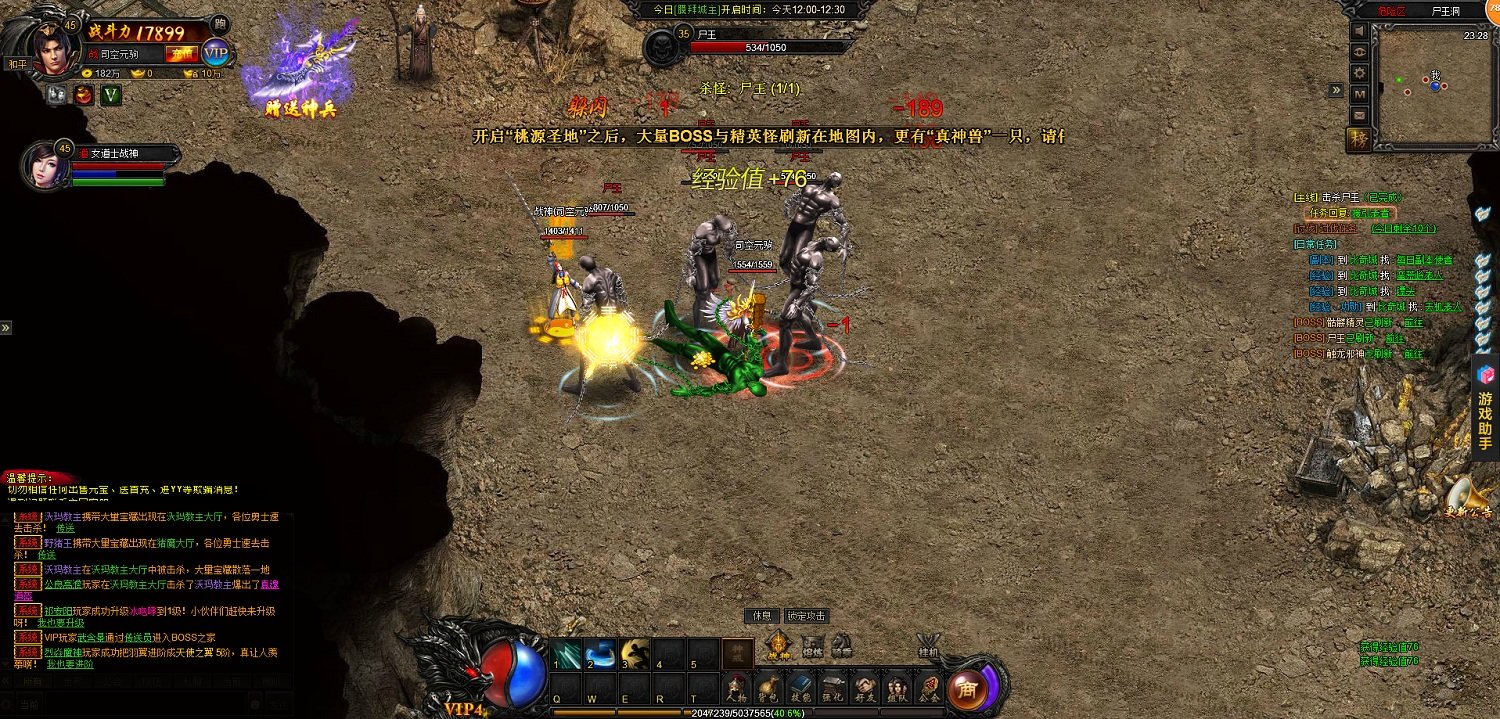
Task: Open the 技能 skills book
Action: coord(801,687)
